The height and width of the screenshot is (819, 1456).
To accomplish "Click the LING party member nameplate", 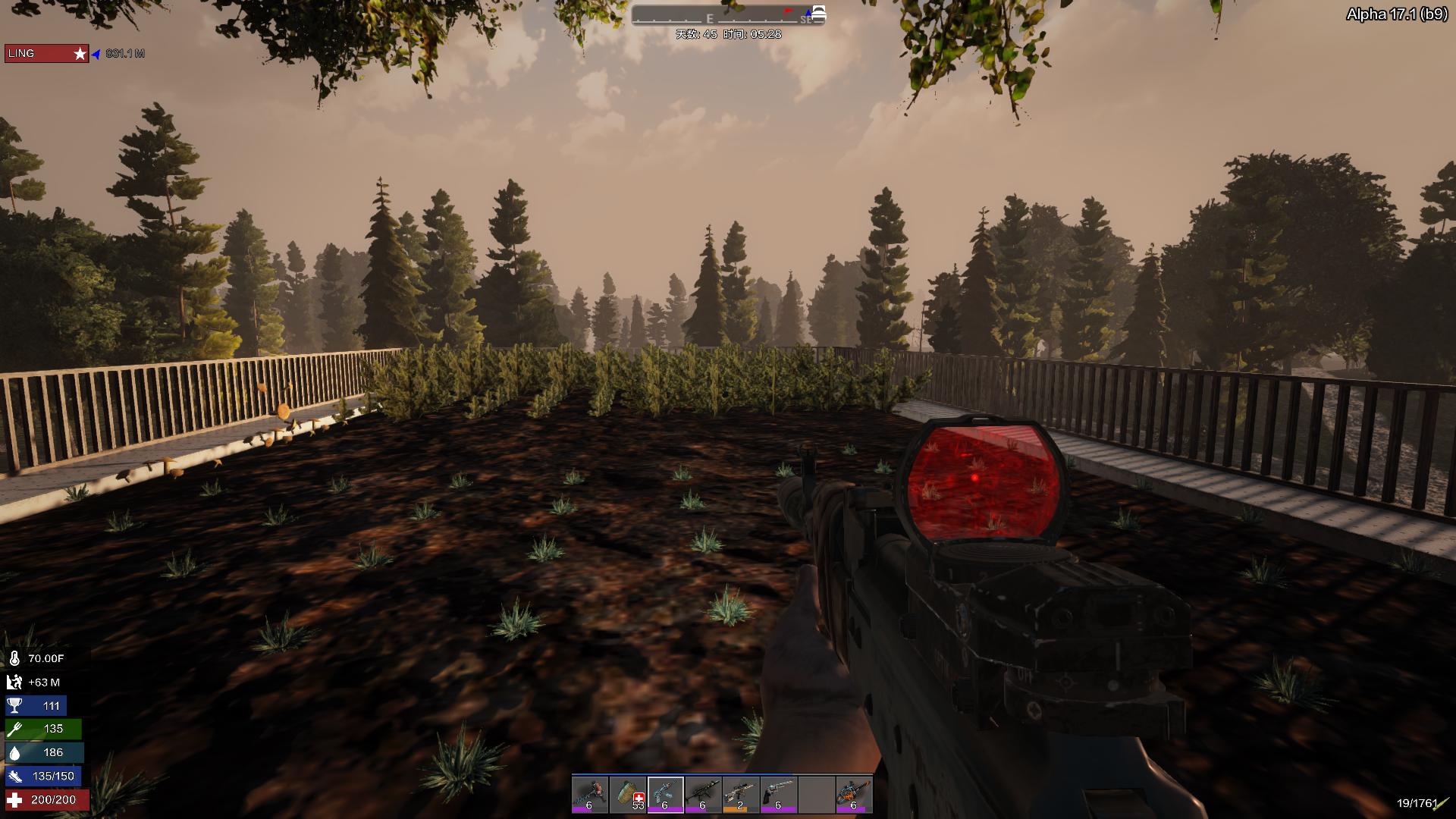I will coord(46,54).
